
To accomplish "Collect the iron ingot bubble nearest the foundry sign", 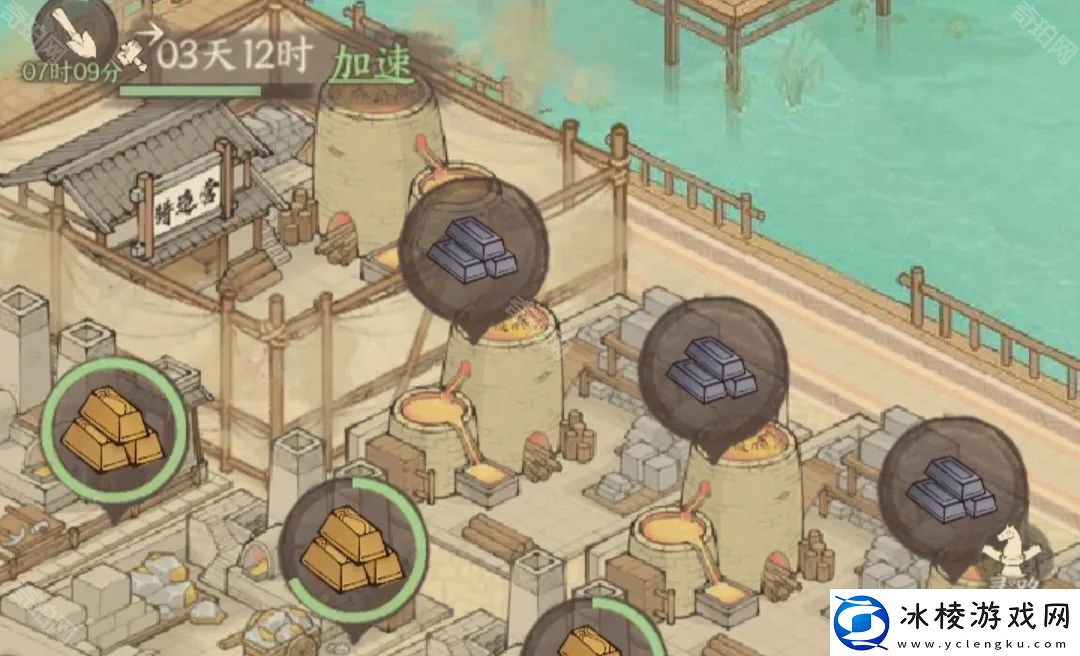I will coord(472,250).
